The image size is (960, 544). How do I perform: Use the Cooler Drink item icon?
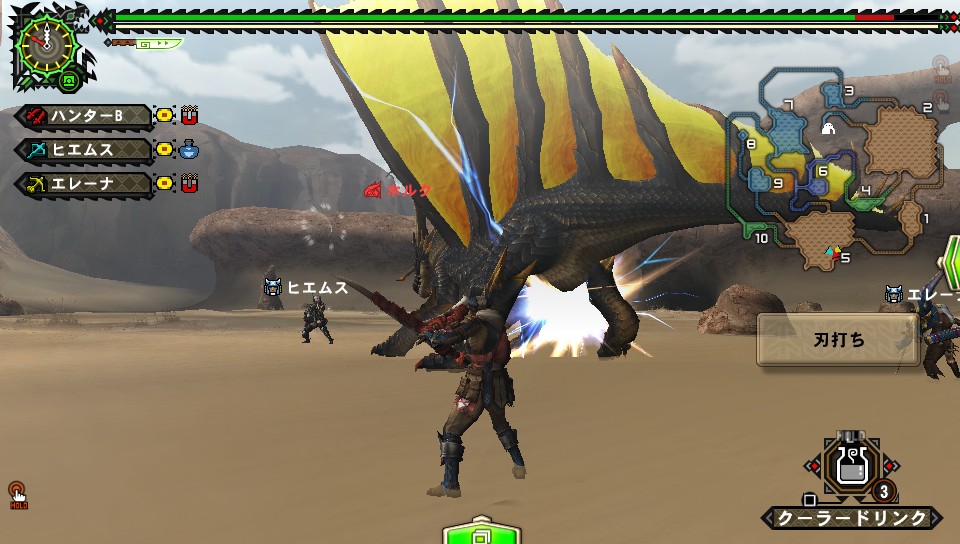point(852,467)
